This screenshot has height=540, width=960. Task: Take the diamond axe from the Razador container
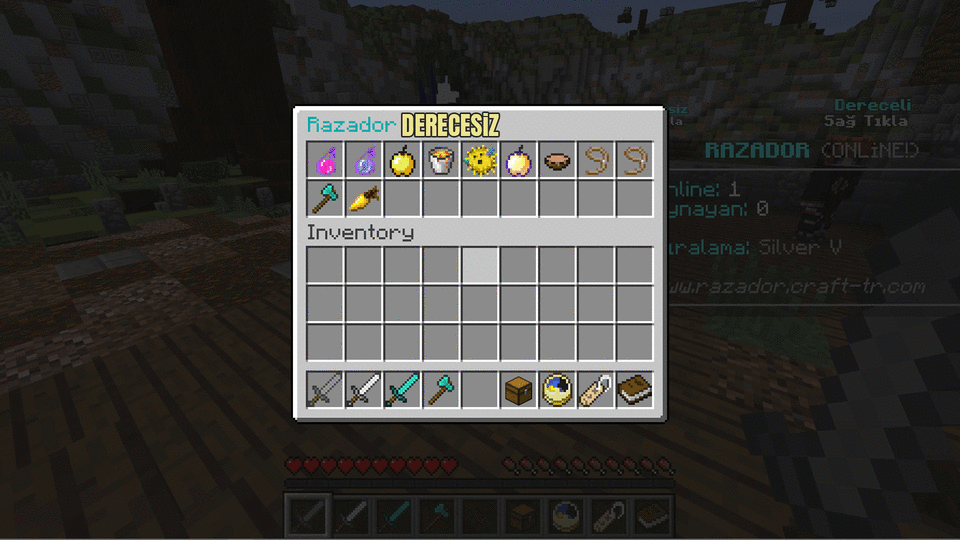[325, 199]
